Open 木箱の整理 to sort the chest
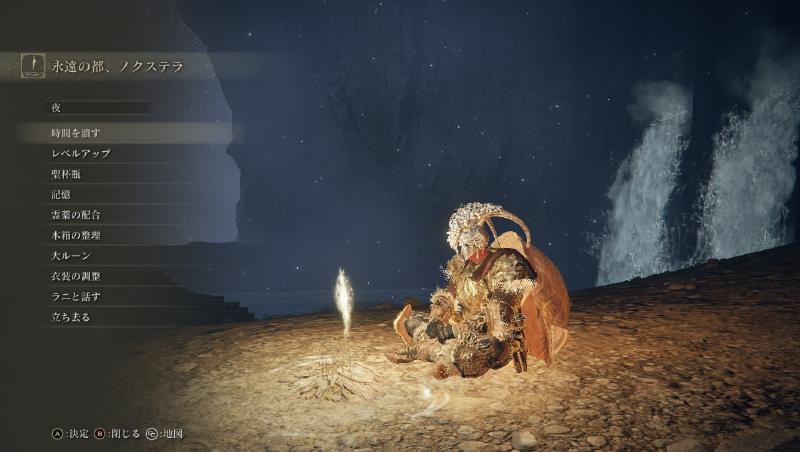This screenshot has height=452, width=800. coord(76,235)
